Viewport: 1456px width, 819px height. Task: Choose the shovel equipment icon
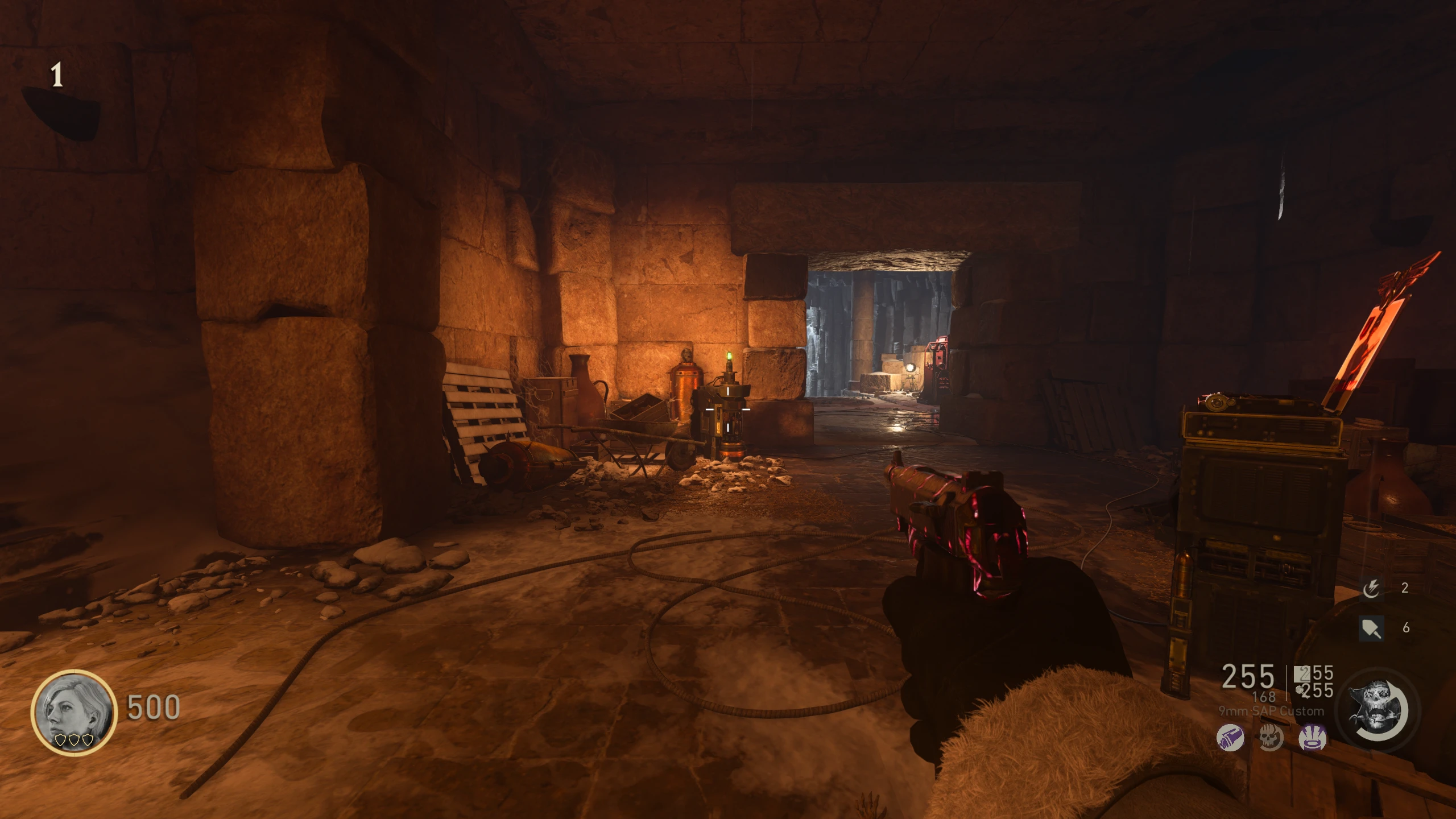tap(1371, 628)
